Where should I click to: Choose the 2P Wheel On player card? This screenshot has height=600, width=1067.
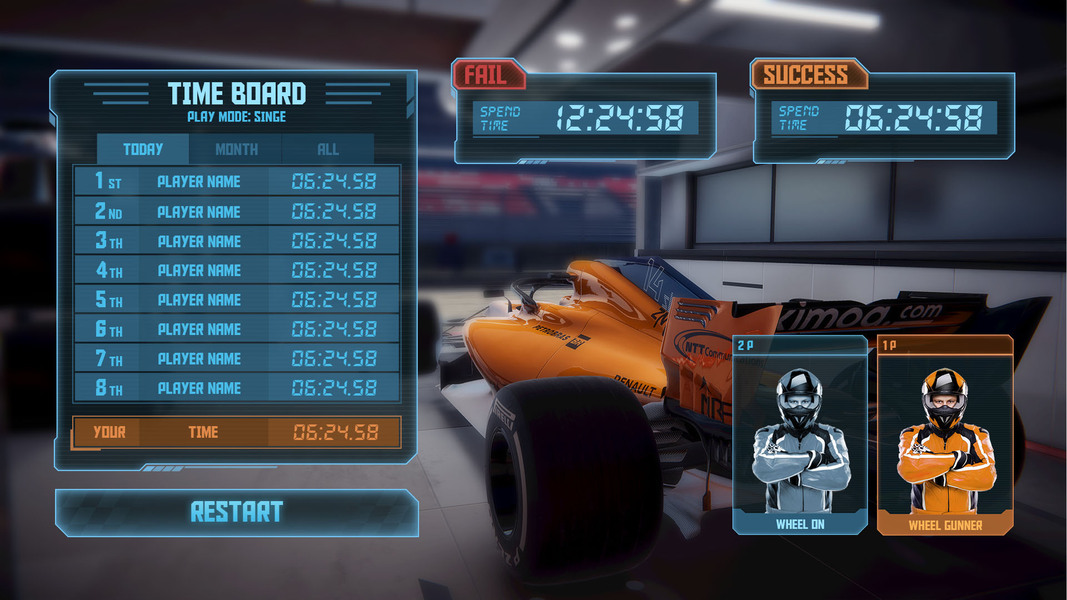(x=800, y=435)
